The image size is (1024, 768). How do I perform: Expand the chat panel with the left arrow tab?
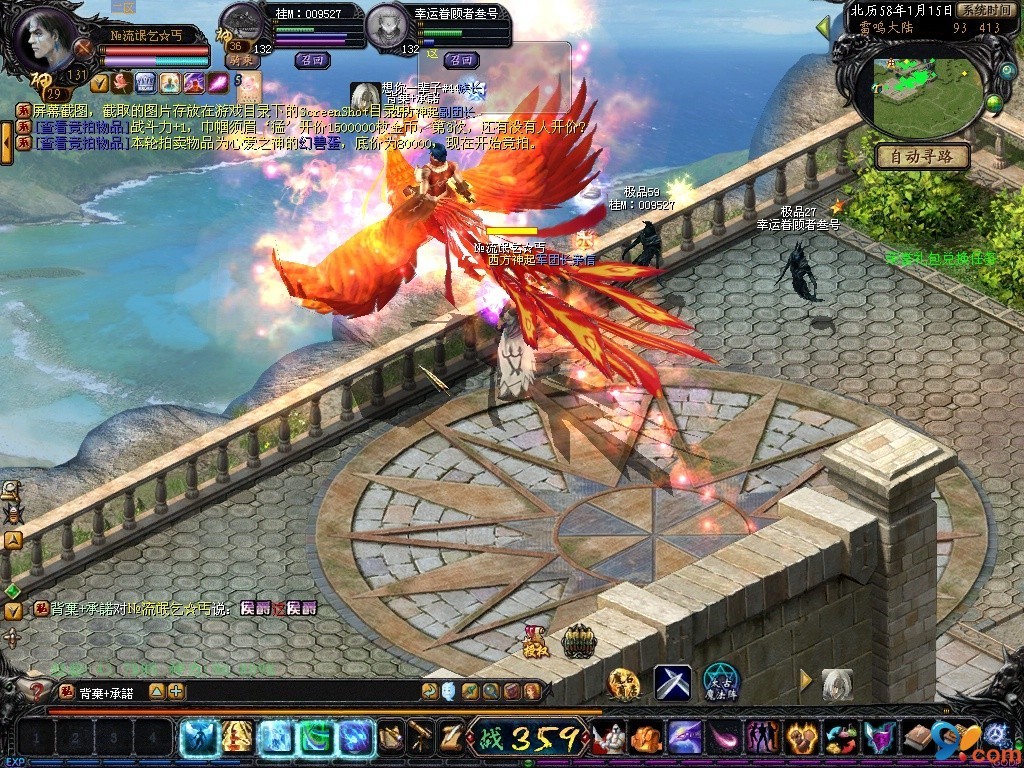pos(6,143)
